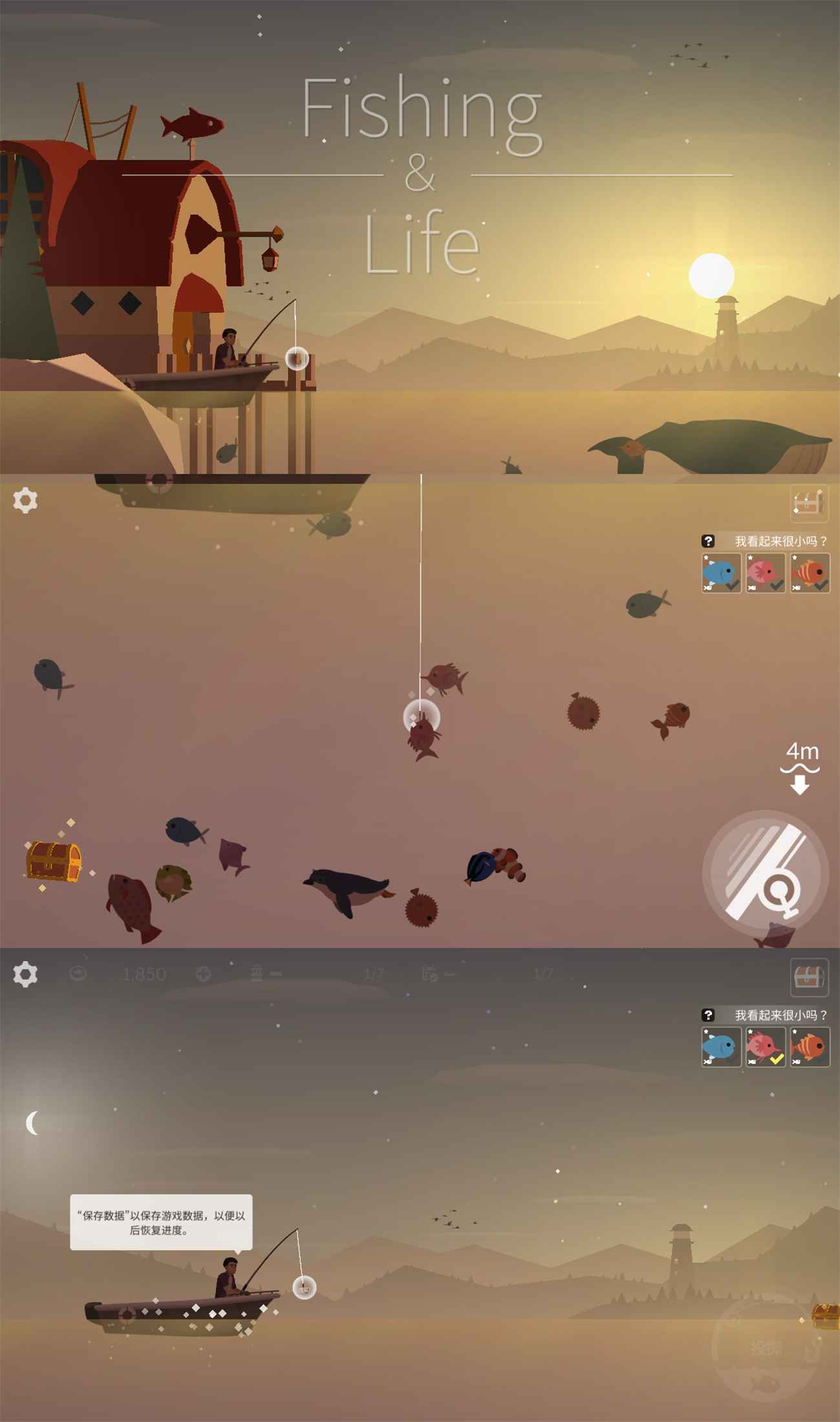Select the pink fish with yellow checkmark

[765, 1046]
